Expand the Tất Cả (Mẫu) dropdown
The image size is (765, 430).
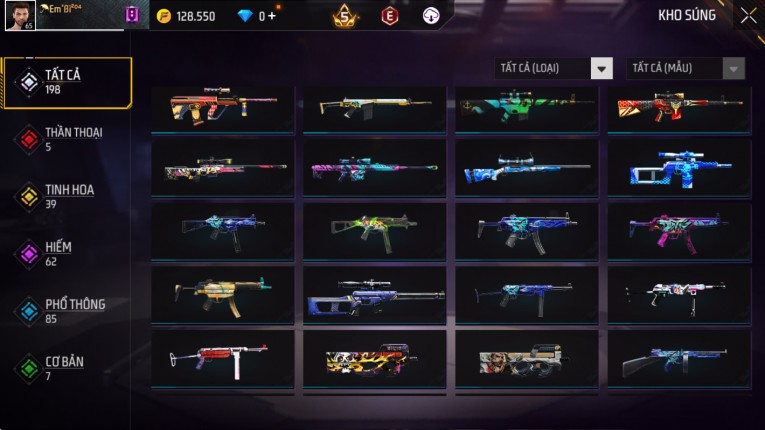pos(685,68)
